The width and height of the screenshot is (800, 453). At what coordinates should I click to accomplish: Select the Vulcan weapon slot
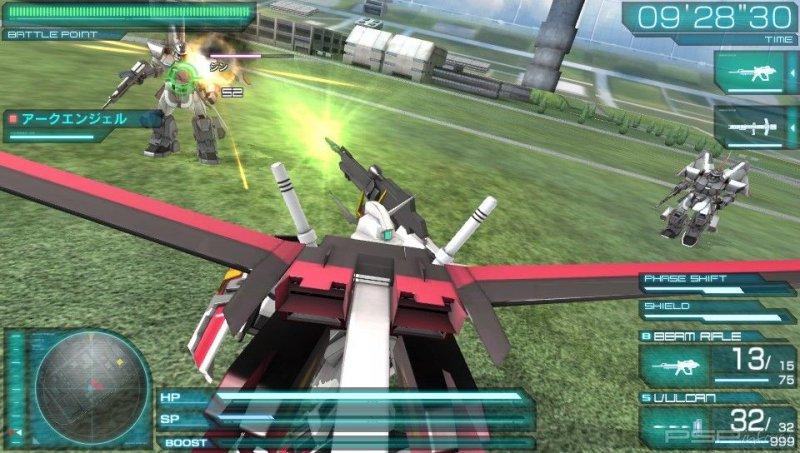pyautogui.click(x=718, y=422)
